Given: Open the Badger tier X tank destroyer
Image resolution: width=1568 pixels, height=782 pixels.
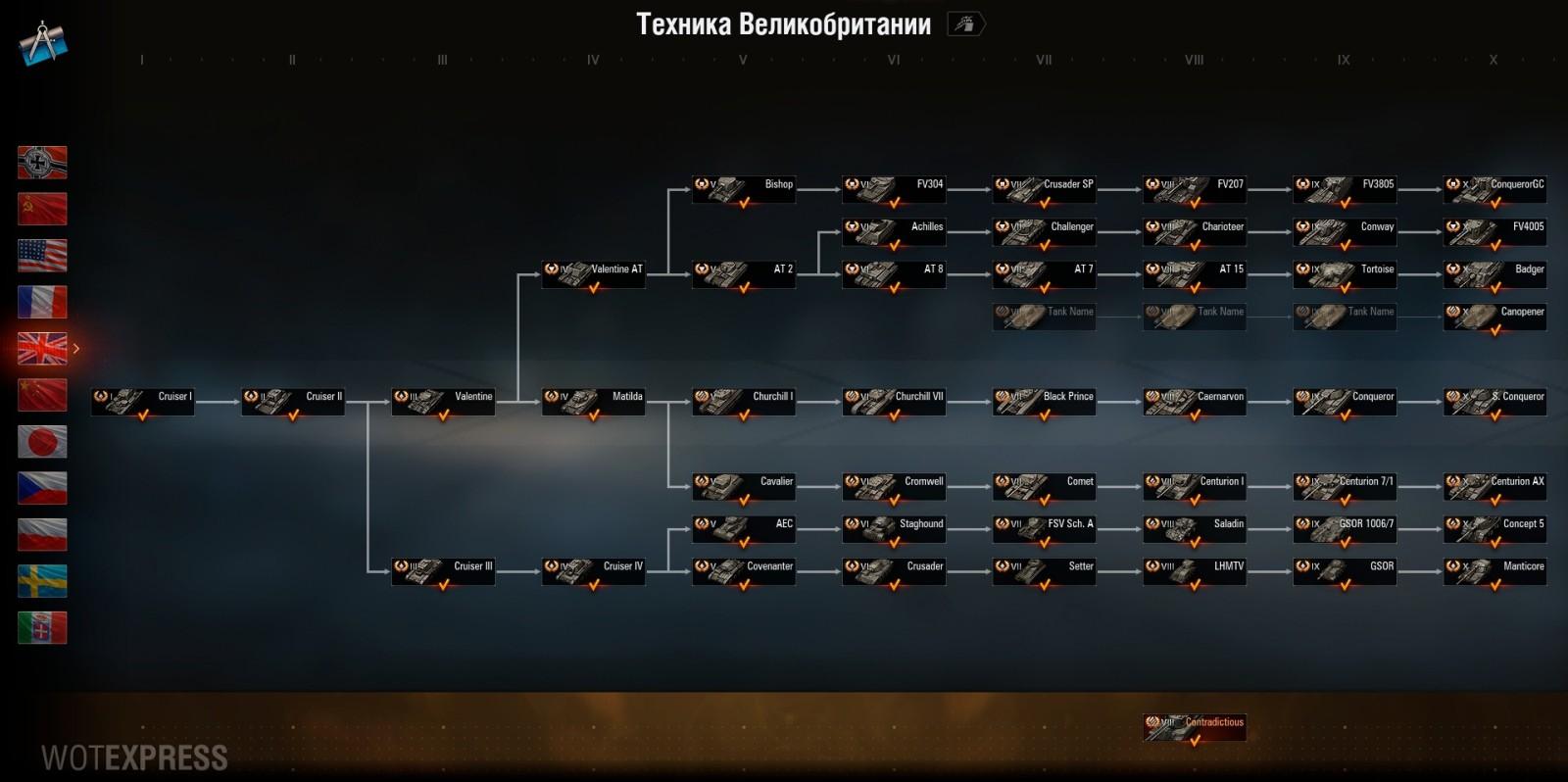Looking at the screenshot, I should click(1494, 272).
